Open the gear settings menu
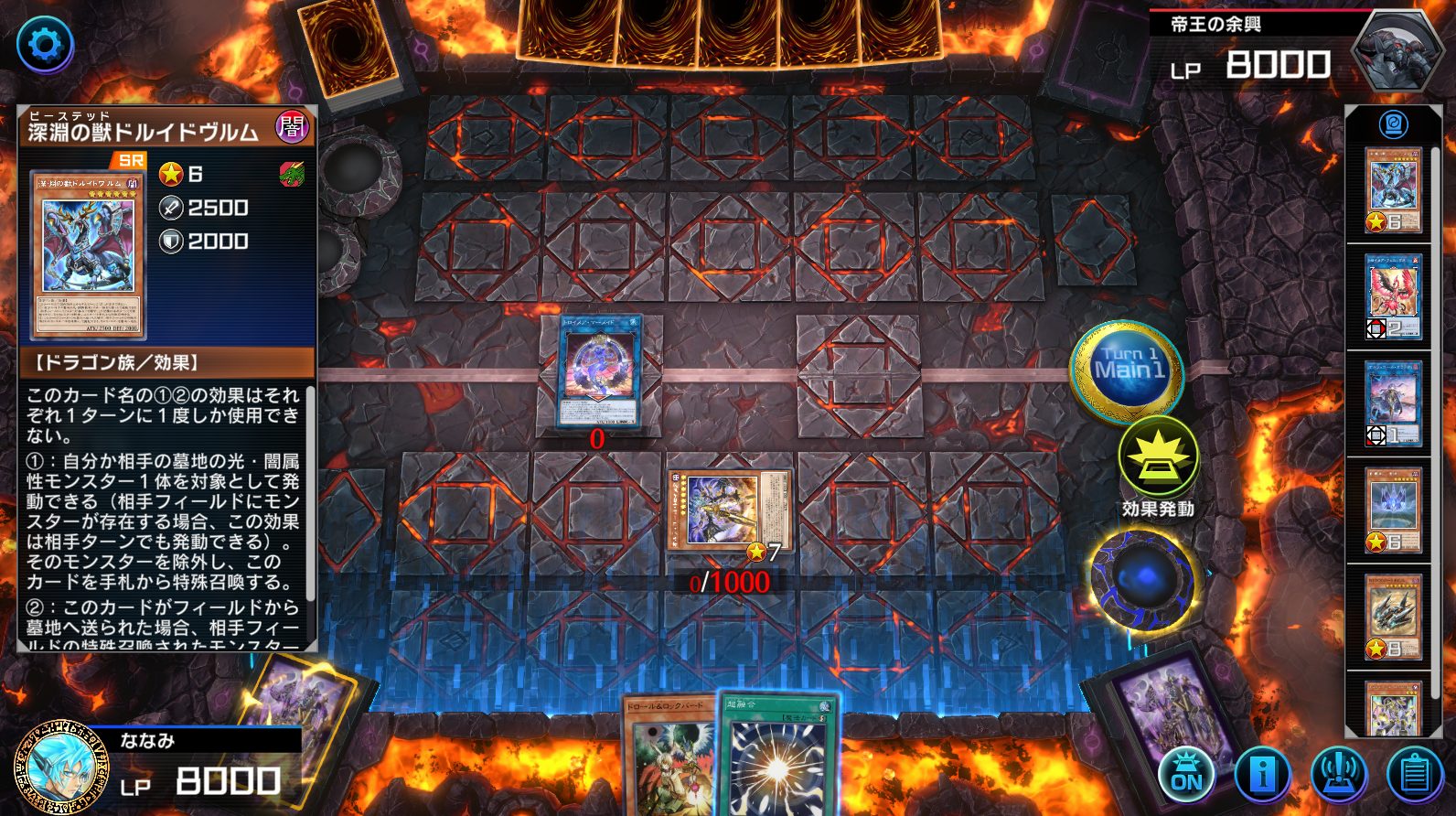The width and height of the screenshot is (1456, 816). [45, 44]
